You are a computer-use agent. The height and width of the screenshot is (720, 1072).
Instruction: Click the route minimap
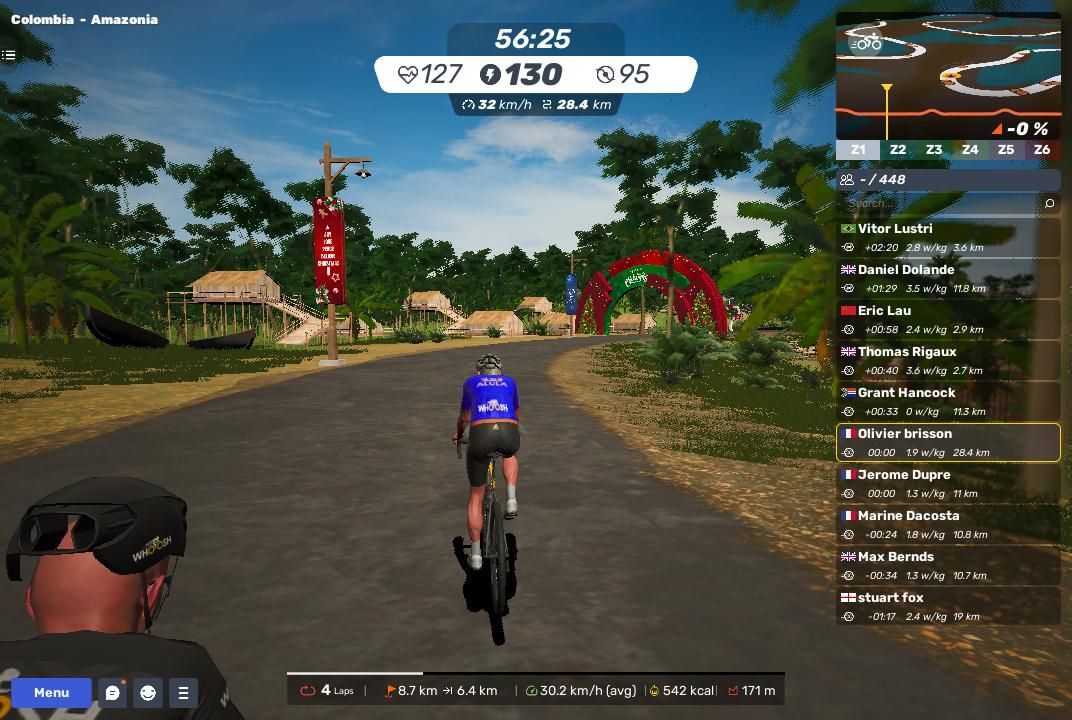pos(948,76)
